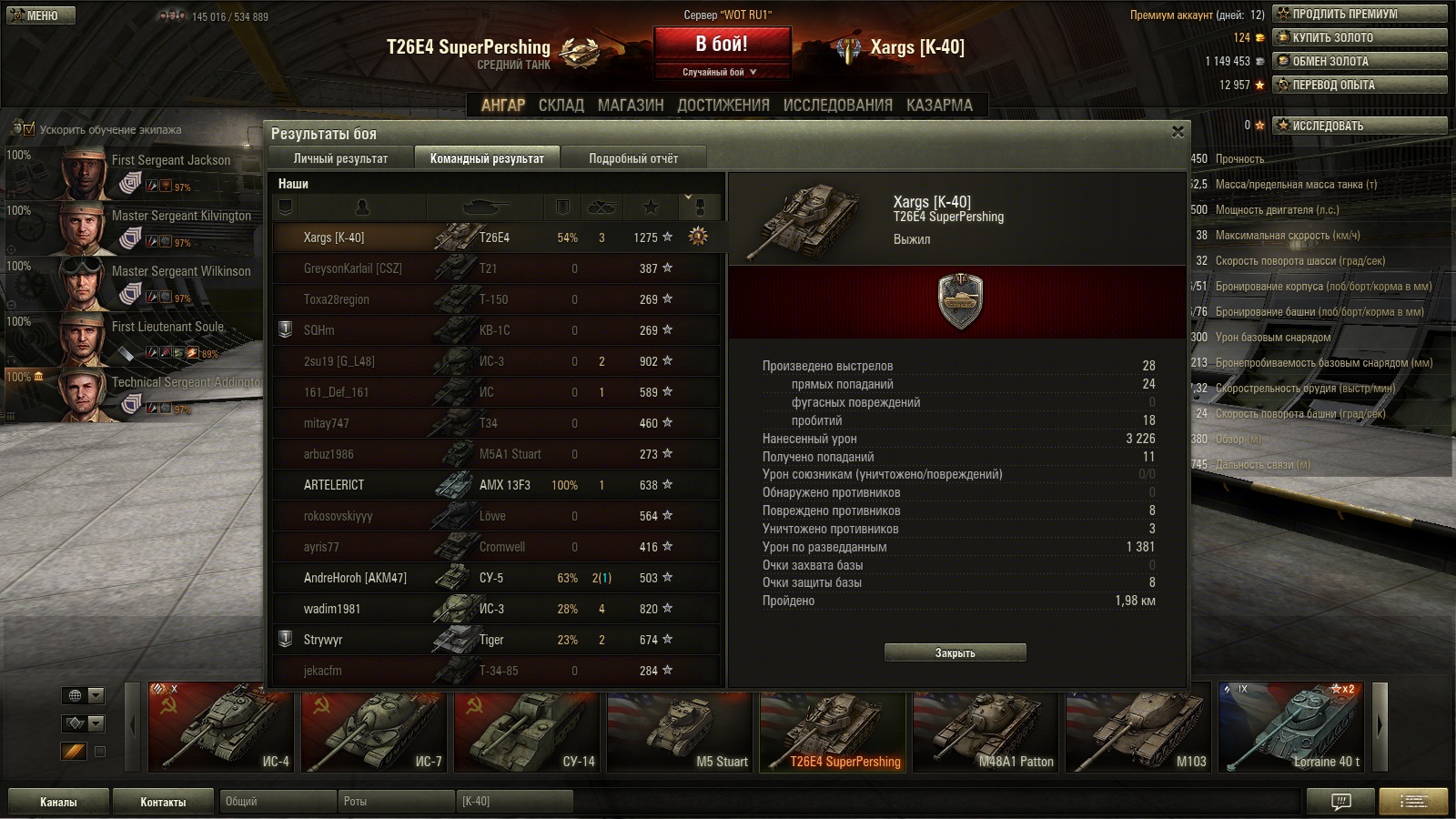Open the МЕНЮ button
Screen dimensions: 1456x819
(41, 15)
